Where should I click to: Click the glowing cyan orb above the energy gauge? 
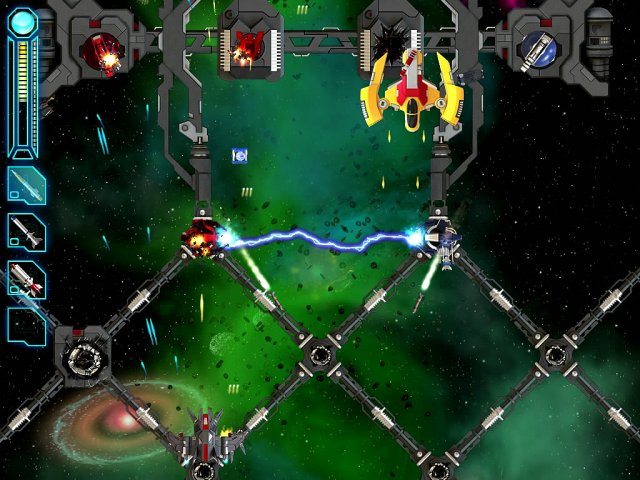pos(22,20)
